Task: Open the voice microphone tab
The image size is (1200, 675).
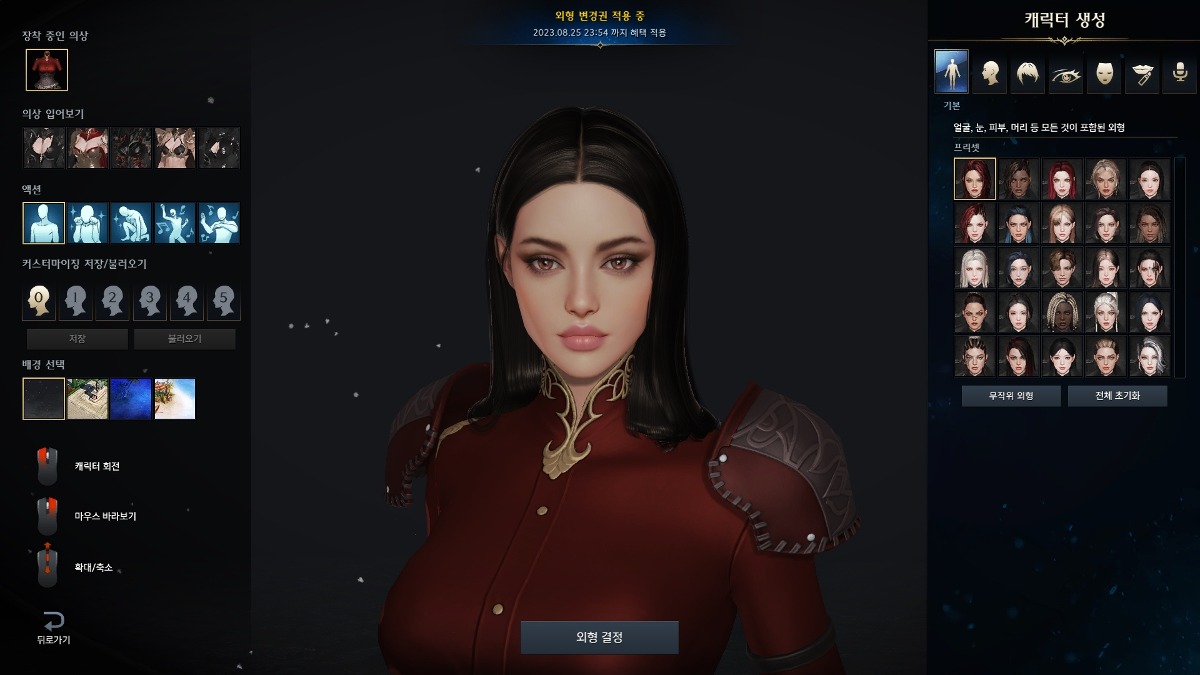Action: (x=1179, y=73)
